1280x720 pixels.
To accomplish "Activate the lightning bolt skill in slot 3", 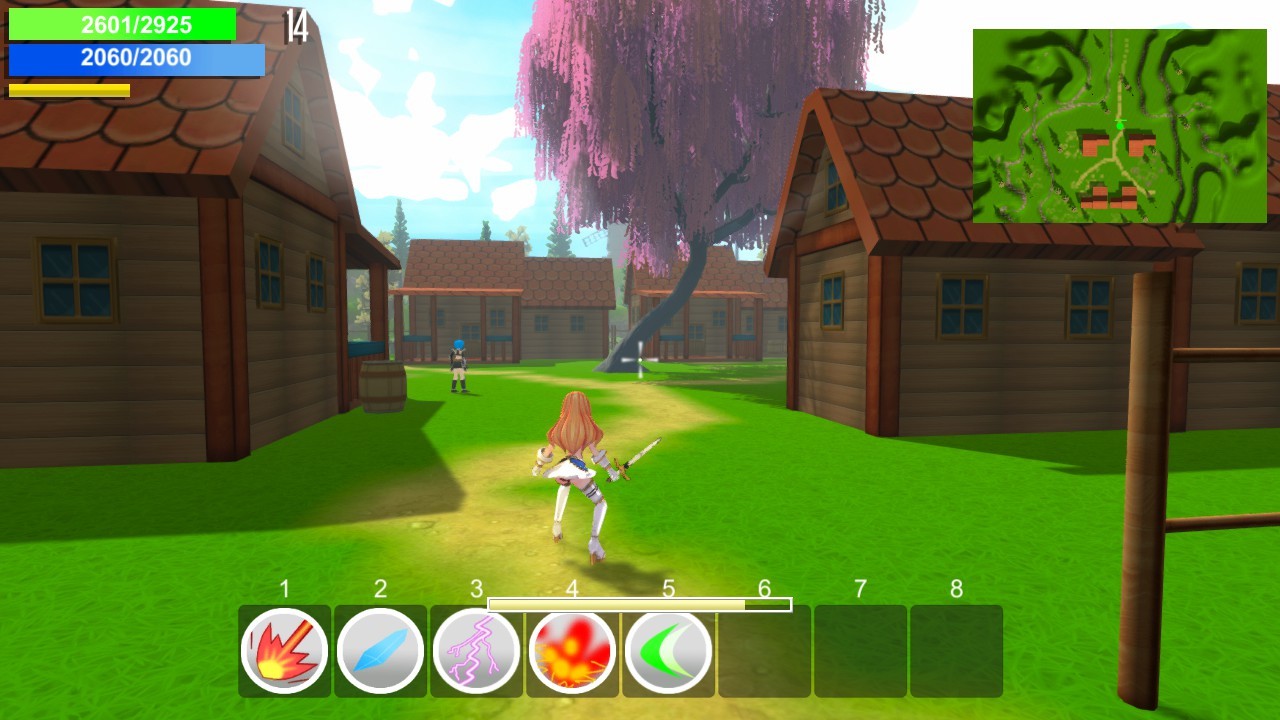I will click(474, 650).
